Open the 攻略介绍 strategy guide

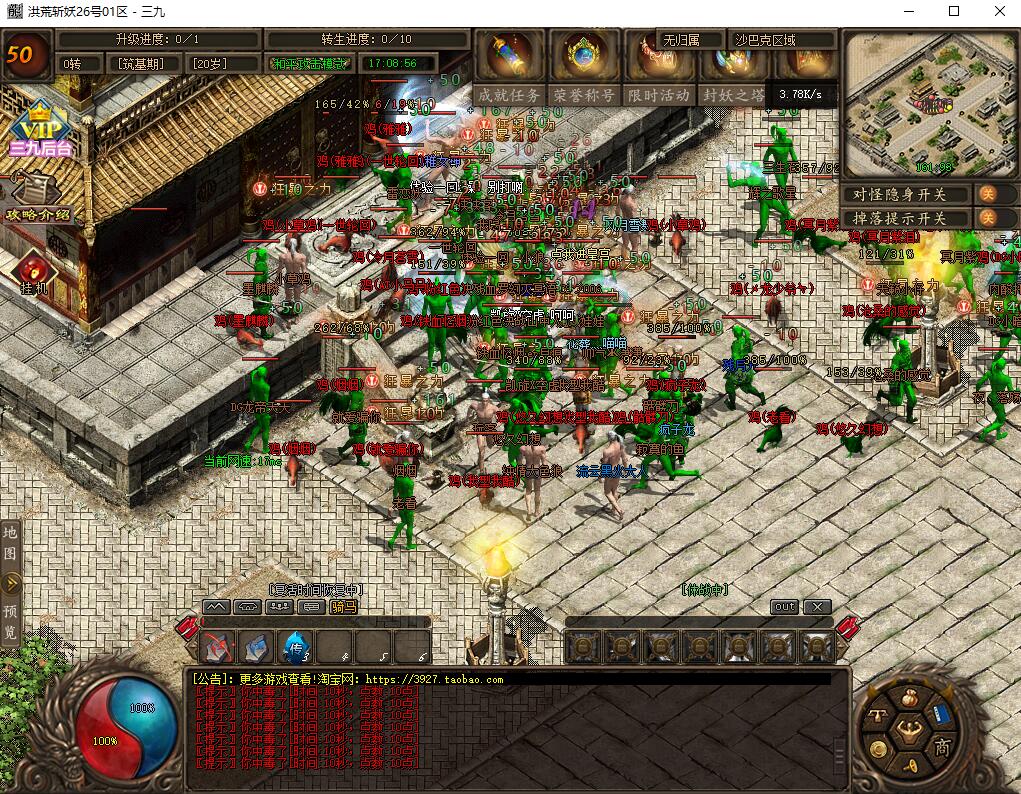point(38,197)
